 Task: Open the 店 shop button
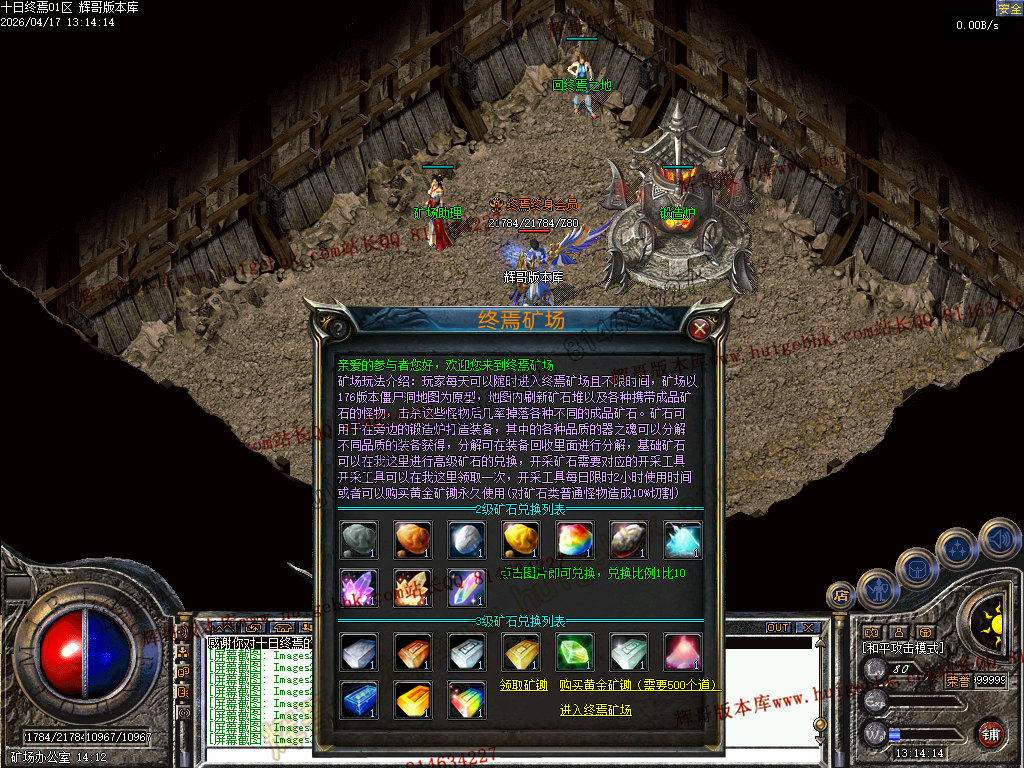pos(839,597)
